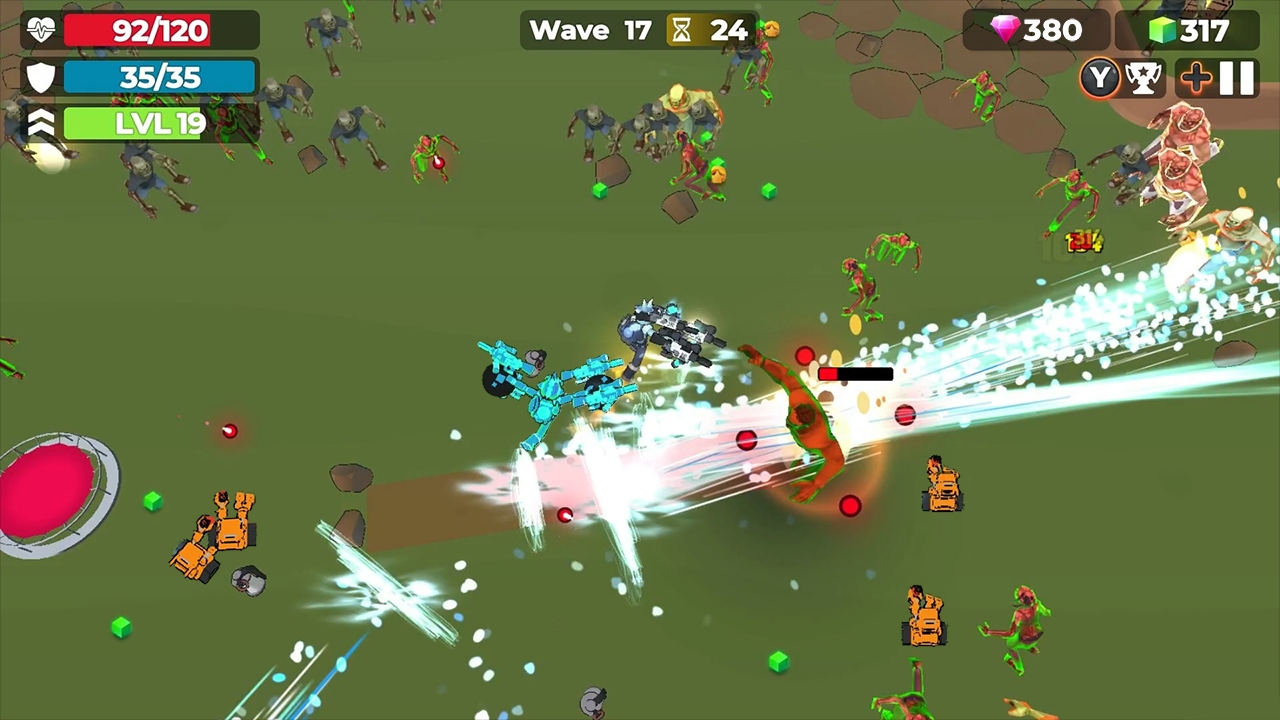Image resolution: width=1280 pixels, height=720 pixels.
Task: Tap the green cube currency icon
Action: pos(1159,30)
